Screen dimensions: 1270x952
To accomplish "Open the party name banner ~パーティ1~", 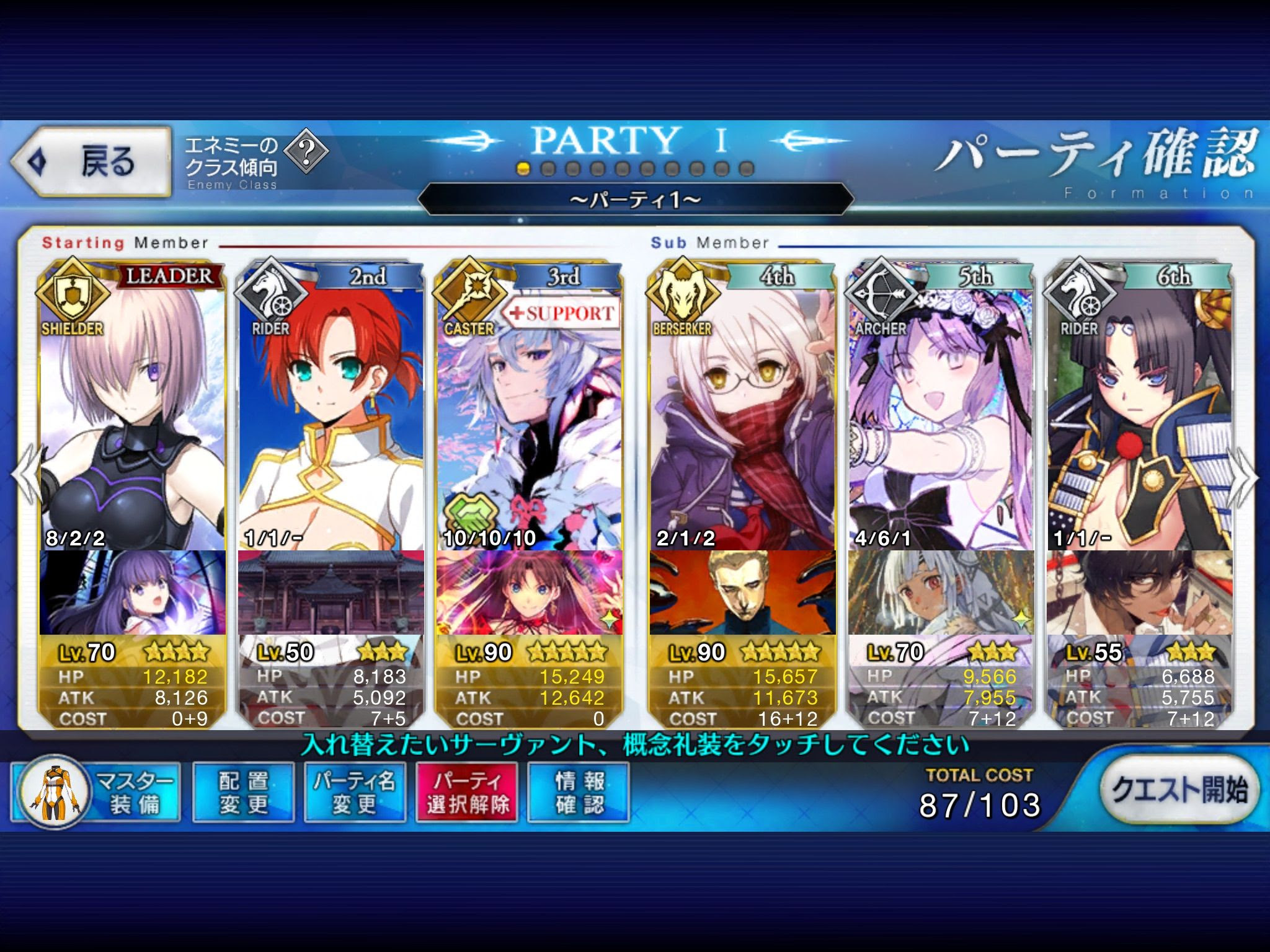I will pos(635,200).
